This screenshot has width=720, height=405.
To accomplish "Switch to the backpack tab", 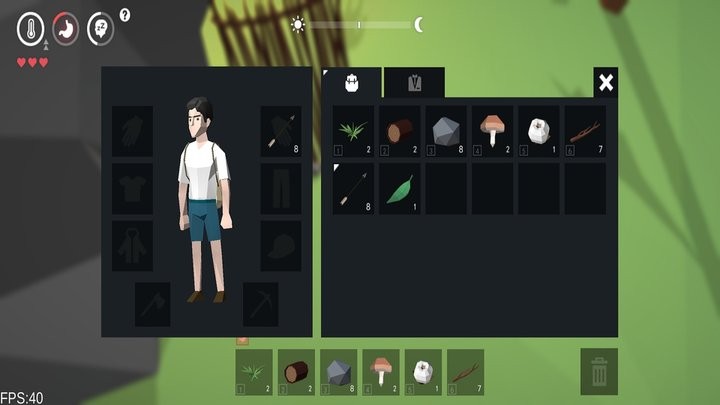I will [x=352, y=83].
